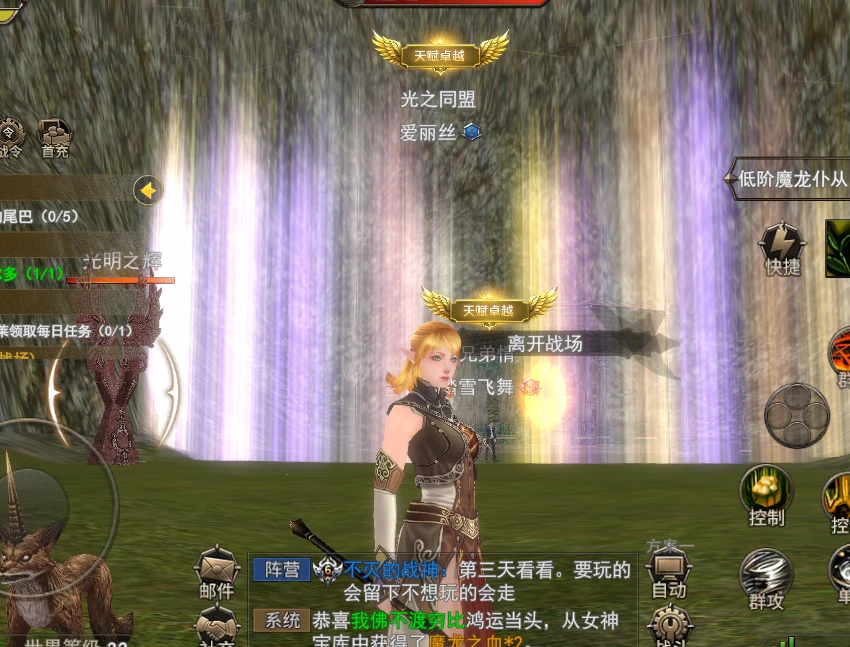The image size is (850, 647).
Task: Open the 快捷 lightning shortcut icon
Action: point(782,246)
